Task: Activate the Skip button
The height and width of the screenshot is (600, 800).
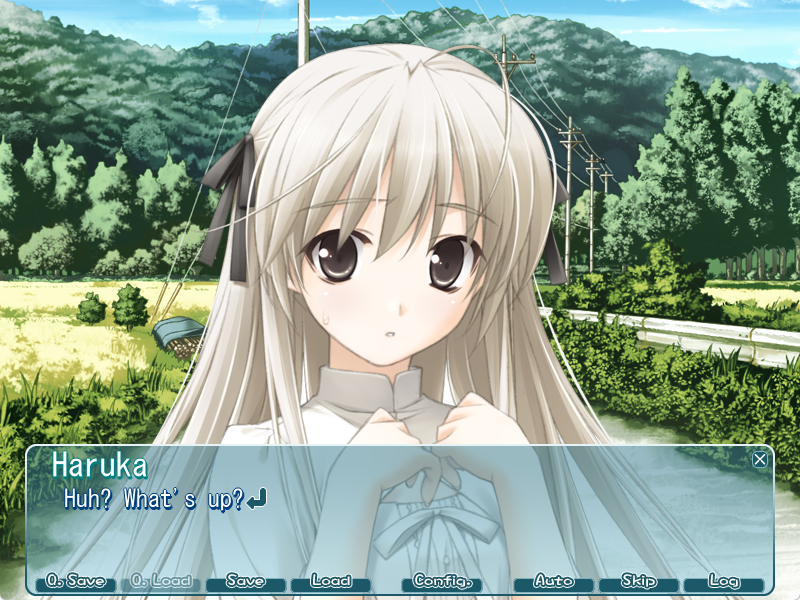Action: [639, 581]
